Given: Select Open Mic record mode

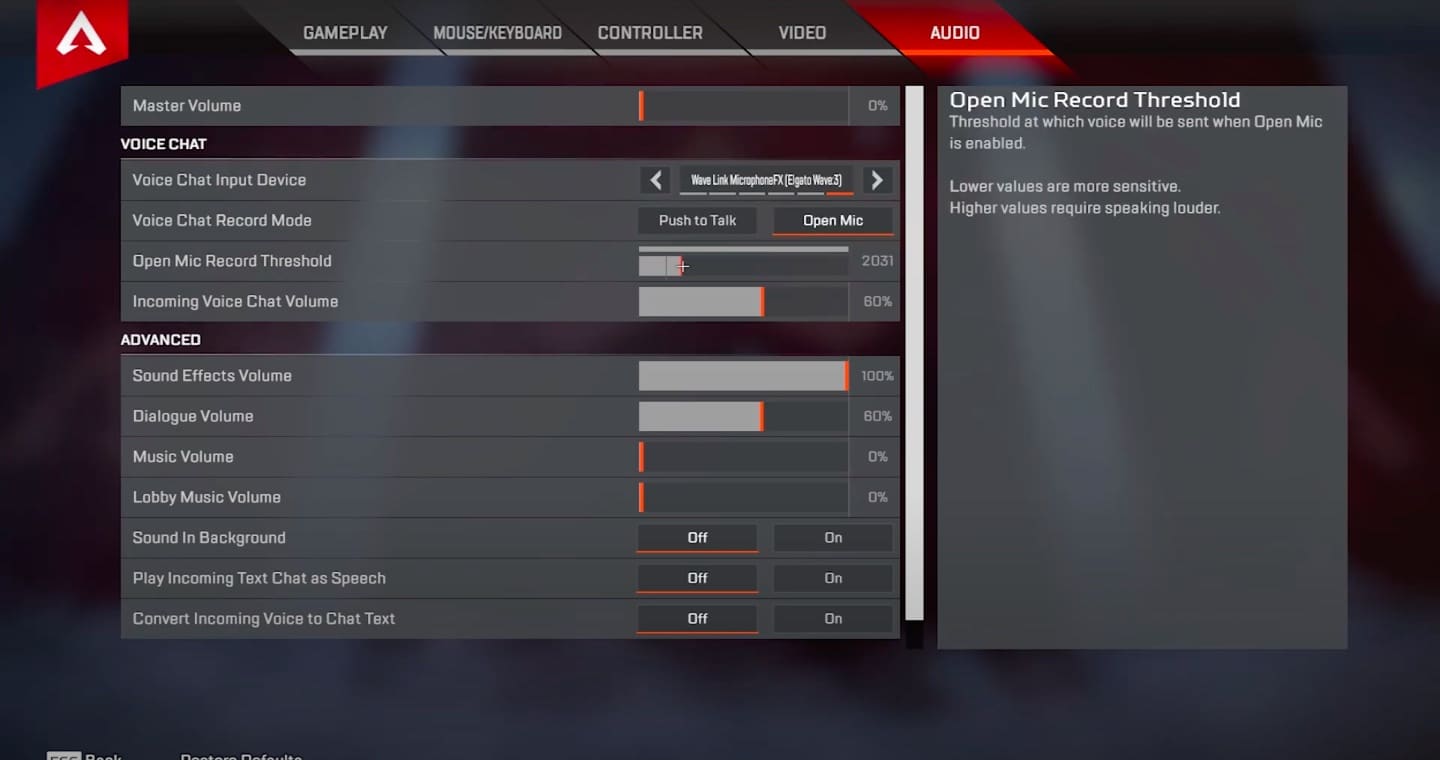Looking at the screenshot, I should [833, 220].
